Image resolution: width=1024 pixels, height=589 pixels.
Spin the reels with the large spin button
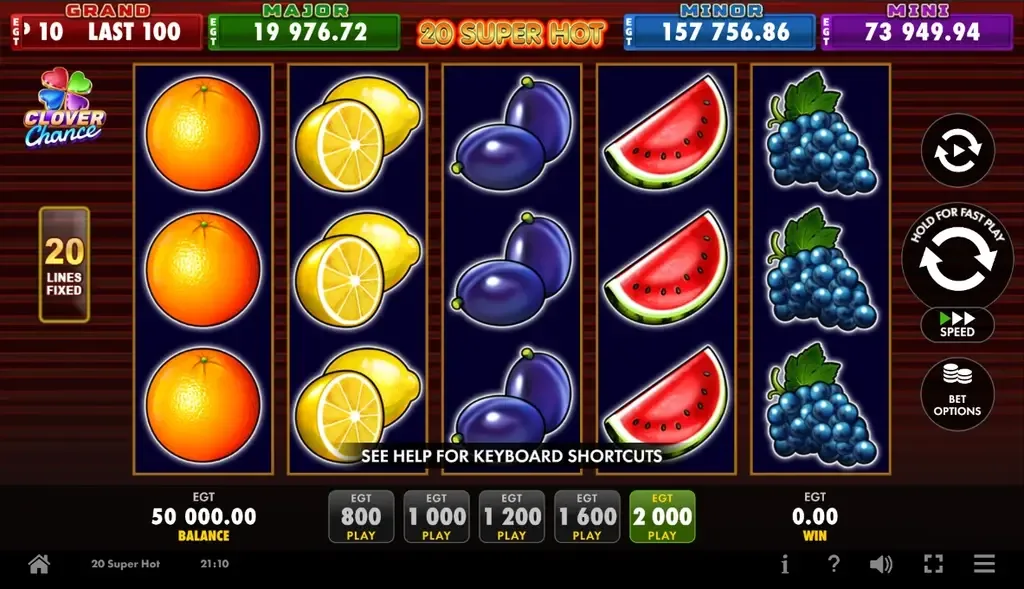[957, 258]
